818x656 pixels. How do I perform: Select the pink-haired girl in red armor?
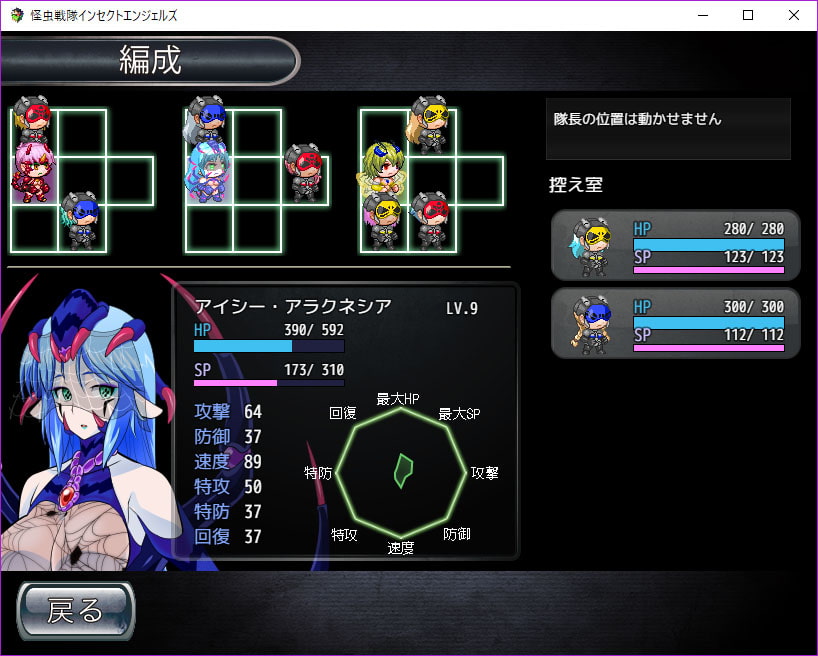(x=33, y=172)
